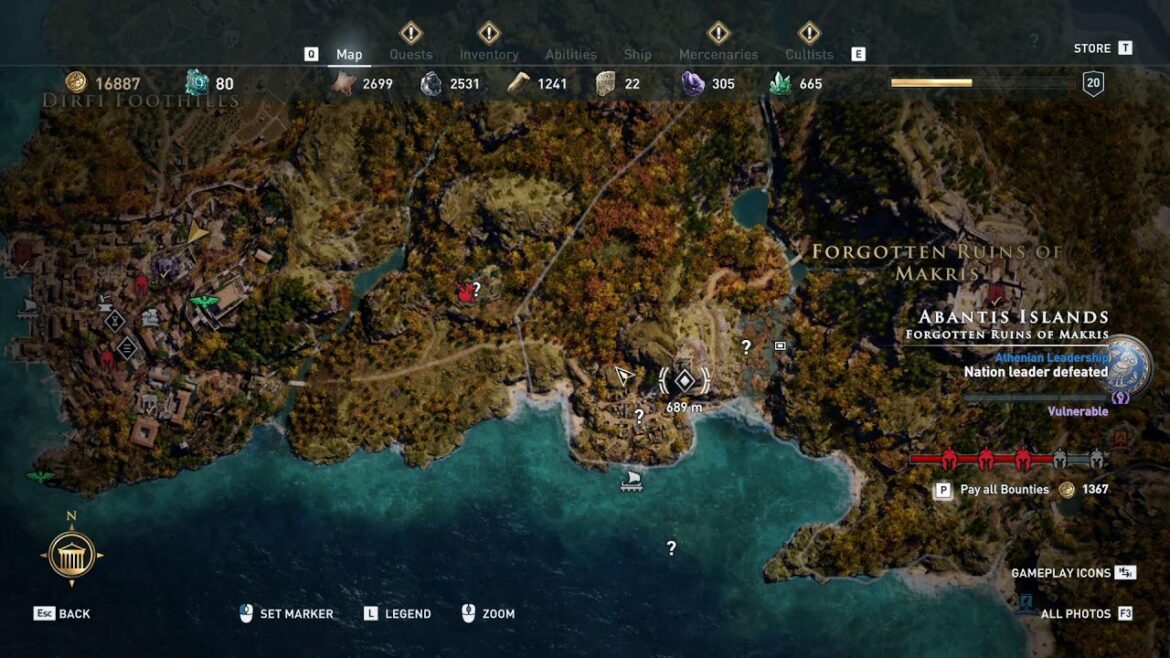Click the quest marker showing 689 m
Image resolution: width=1170 pixels, height=658 pixels.
tap(684, 380)
